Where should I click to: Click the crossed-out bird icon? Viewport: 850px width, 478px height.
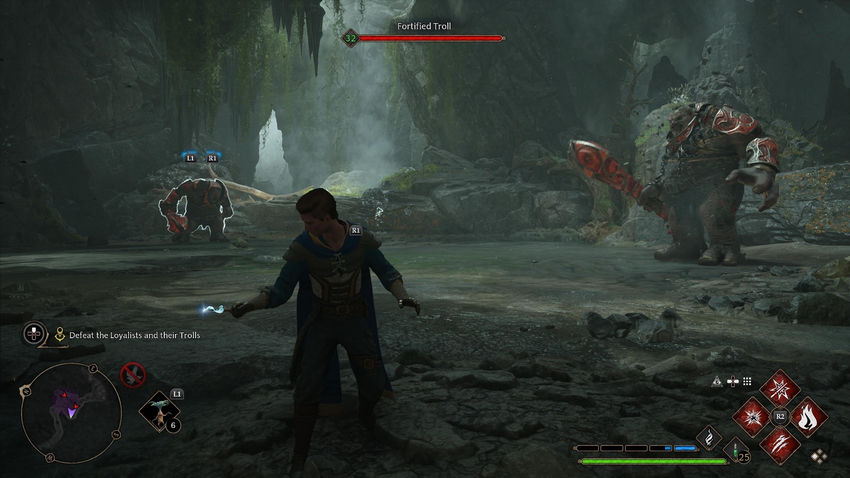131,375
